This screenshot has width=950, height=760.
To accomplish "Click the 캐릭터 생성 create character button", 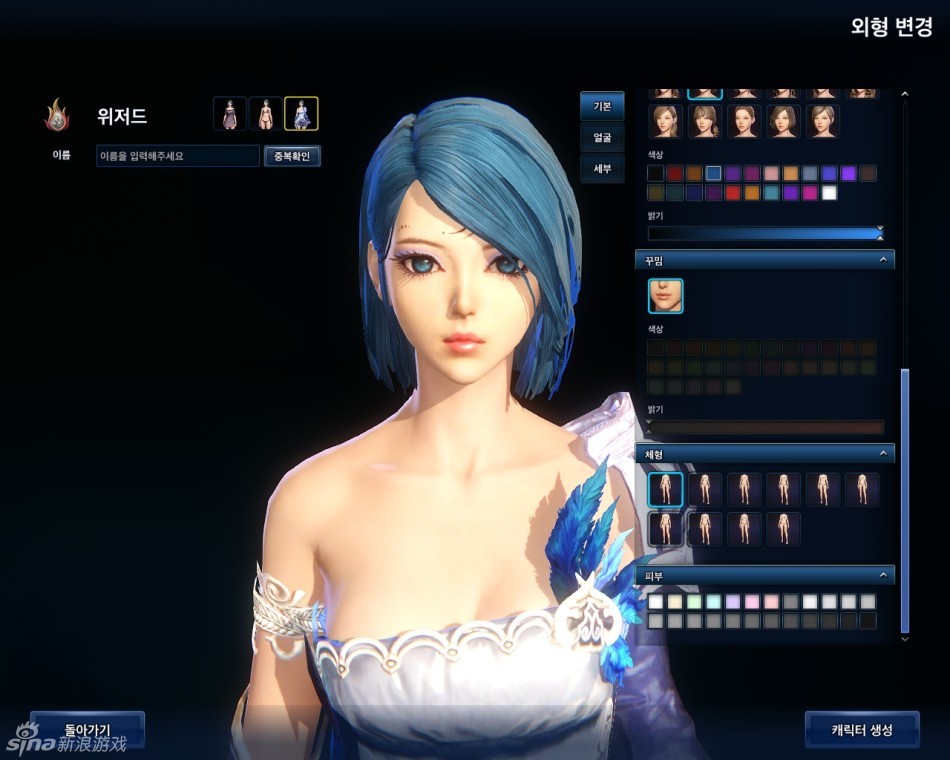I will (x=850, y=729).
